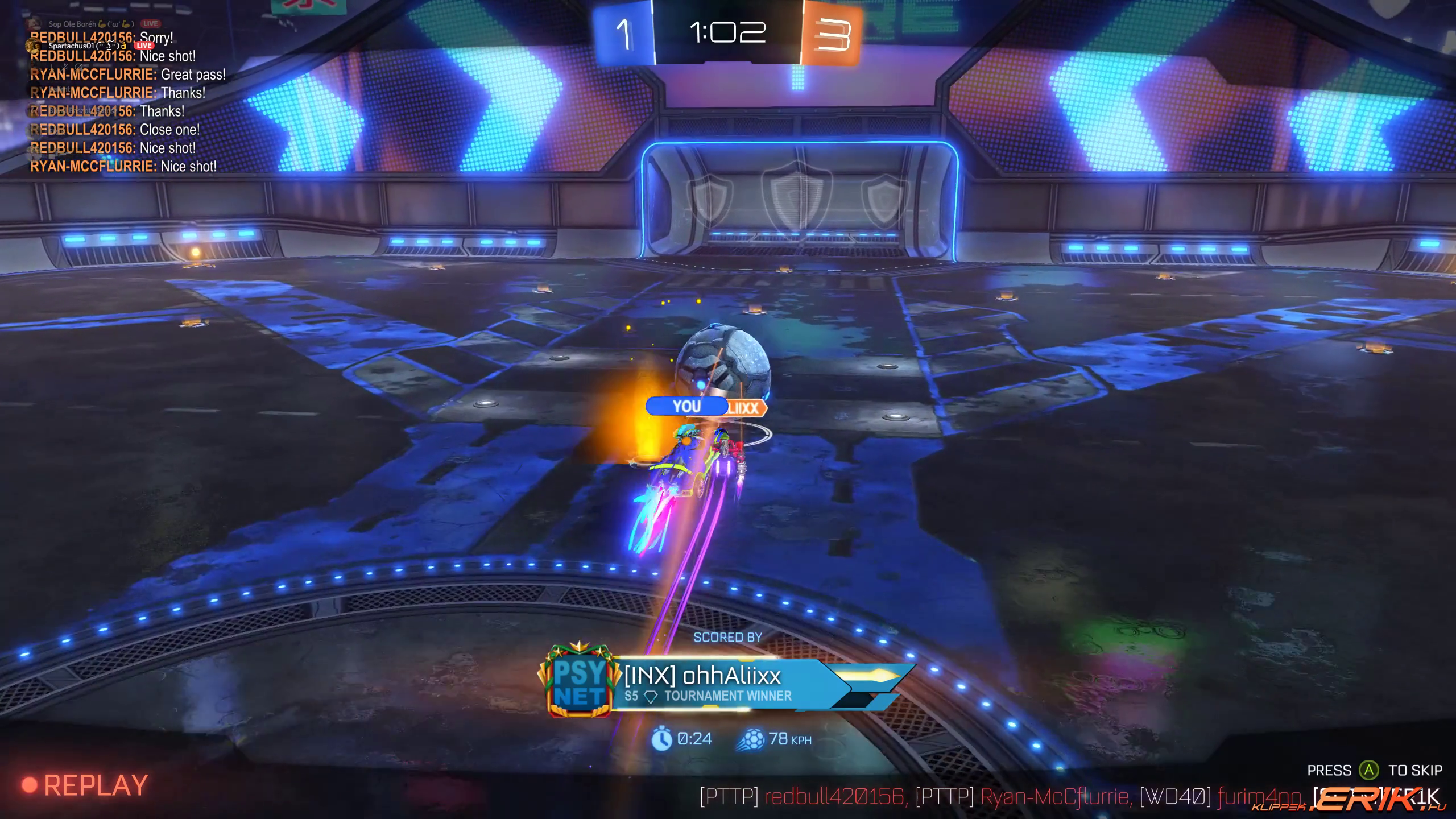The image size is (1456, 819).
Task: Select the blue YOU nameplate
Action: 686,407
